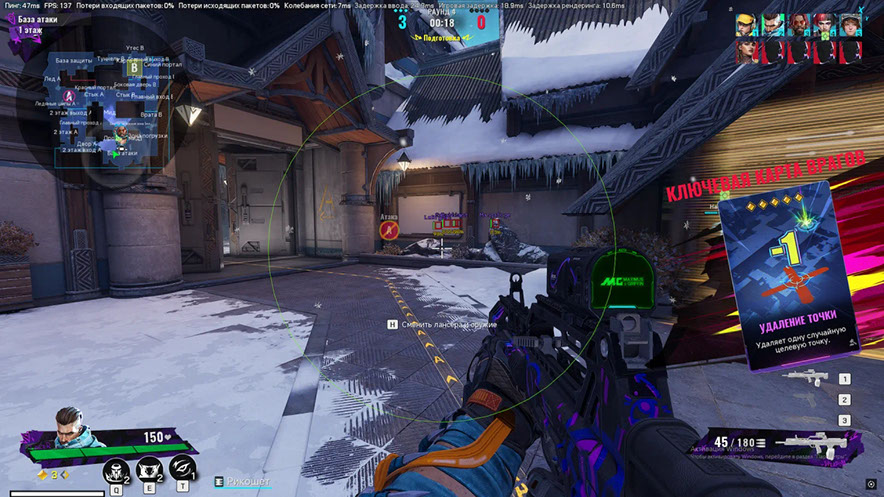Select teammate portrait with red sunglasses
Image resolution: width=884 pixels, height=497 pixels.
coord(797,24)
